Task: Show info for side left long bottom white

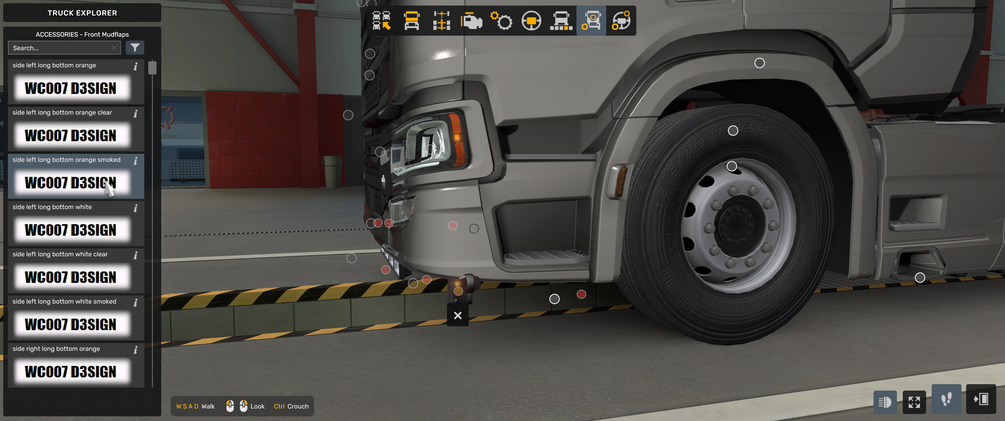Action: [x=136, y=208]
